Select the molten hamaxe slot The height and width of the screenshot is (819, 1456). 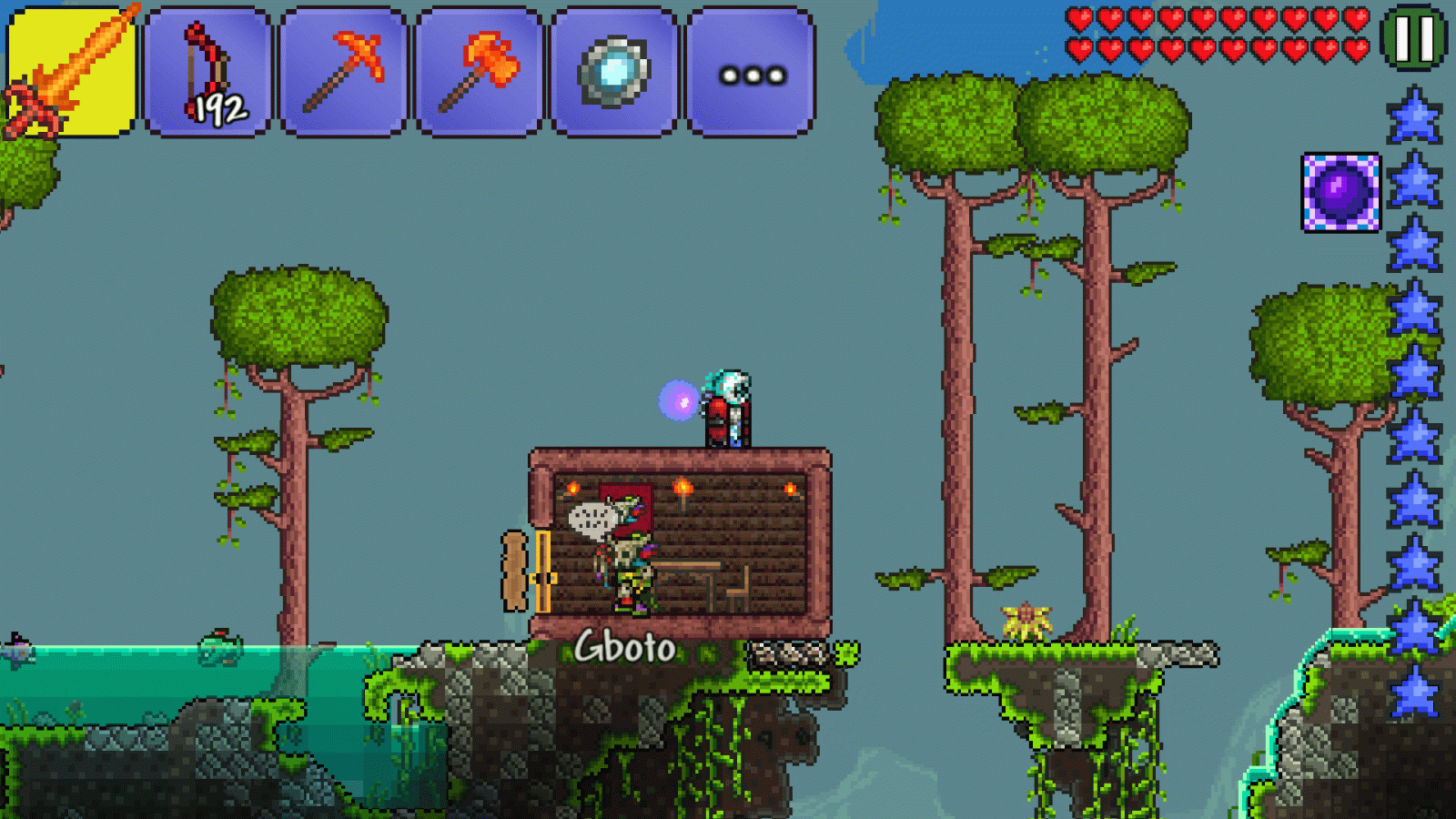[479, 73]
